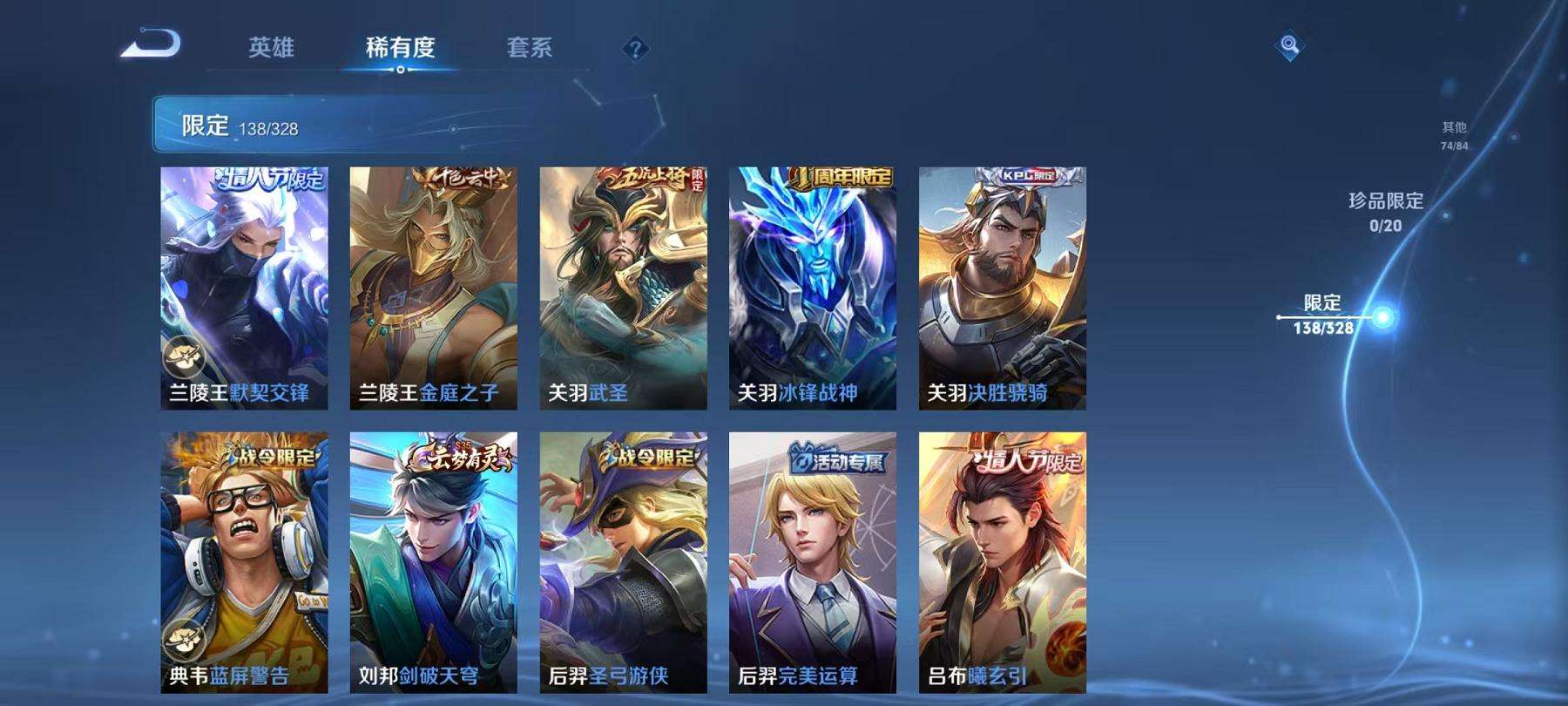Jump to the 其他 74/84 category
This screenshot has width=1568, height=706.
click(x=1454, y=135)
